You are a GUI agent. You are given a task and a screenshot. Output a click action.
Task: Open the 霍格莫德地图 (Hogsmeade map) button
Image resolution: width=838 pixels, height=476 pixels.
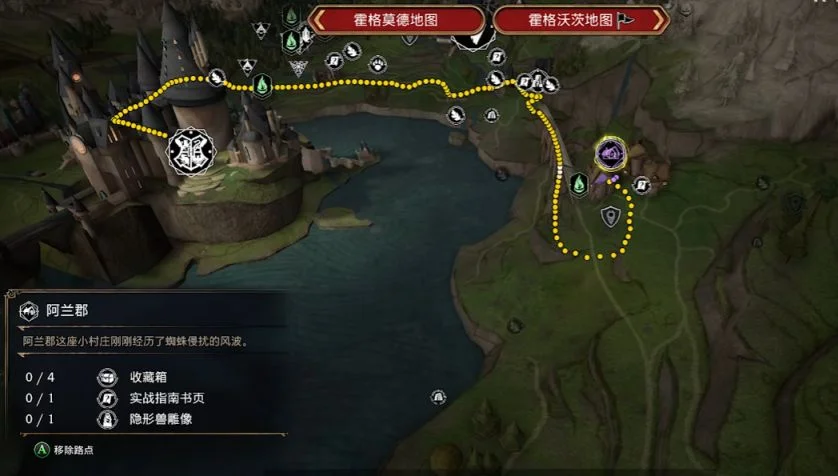[x=397, y=20]
